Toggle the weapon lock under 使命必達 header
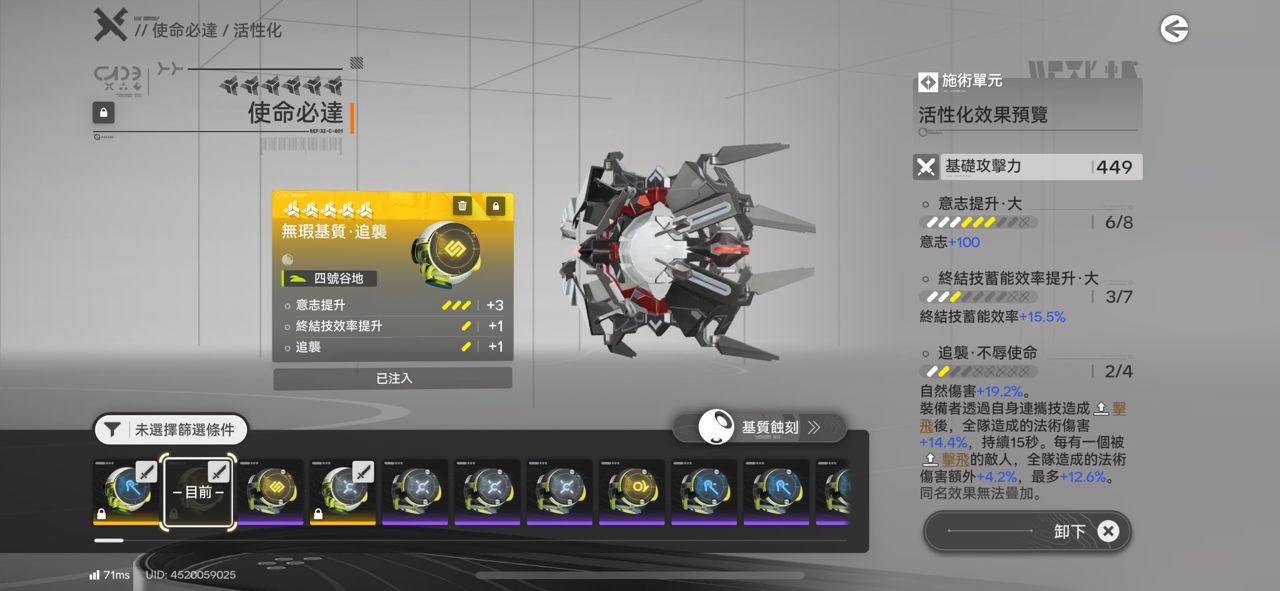Screen dimensions: 1280x591 coord(103,112)
